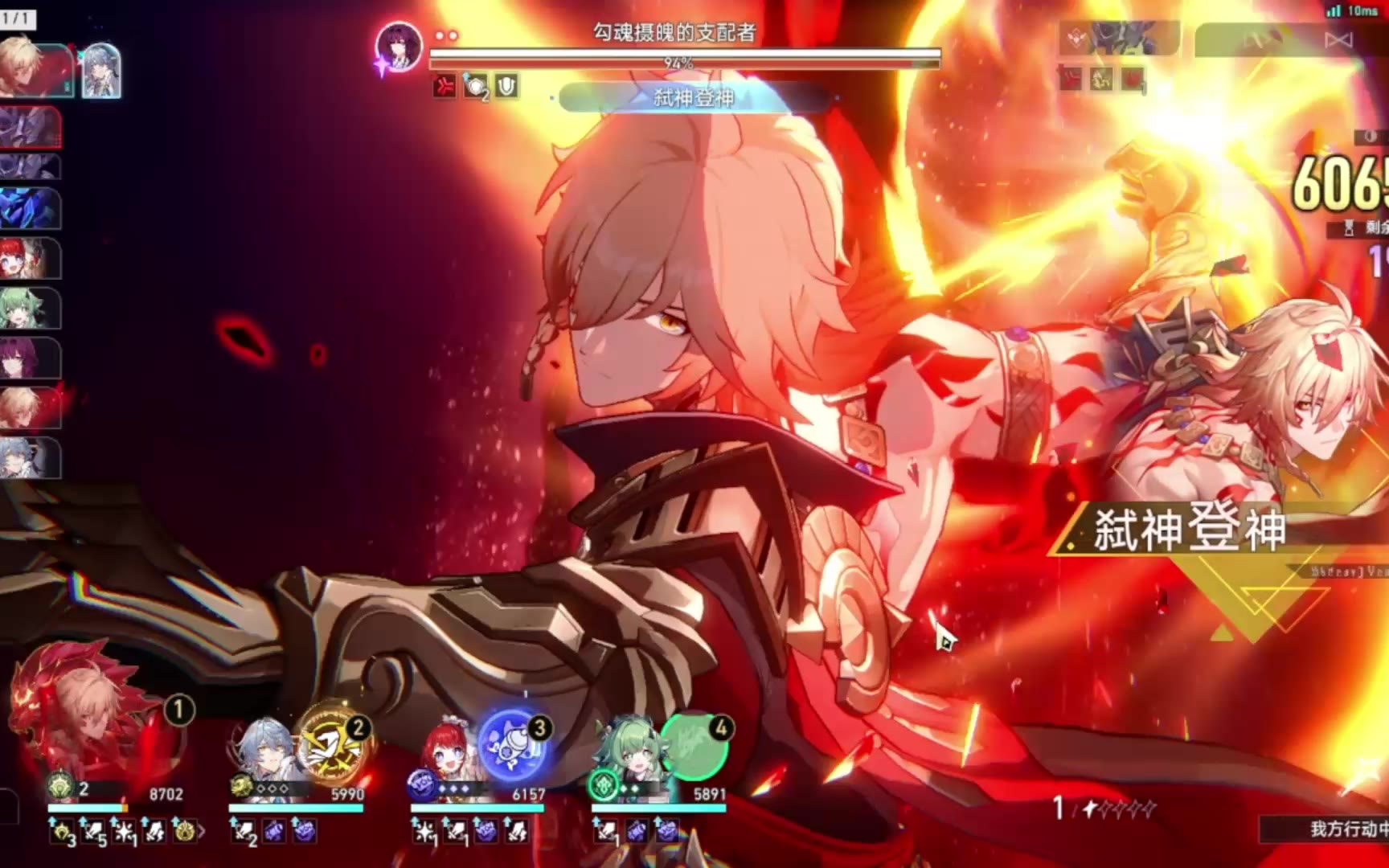Open the bowtie-shaped button in top corner

tap(1338, 40)
